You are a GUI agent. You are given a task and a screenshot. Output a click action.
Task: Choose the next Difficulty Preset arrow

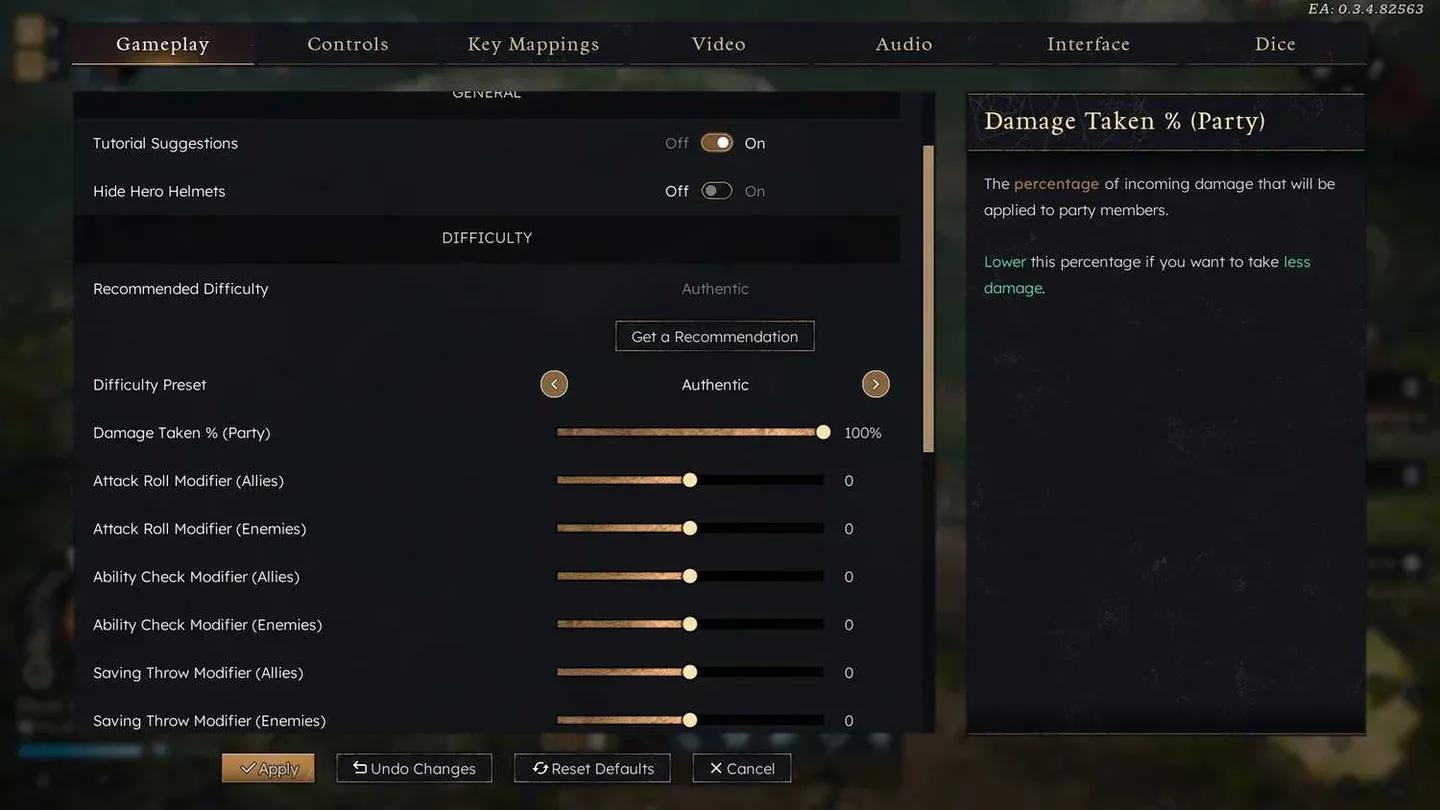(x=875, y=384)
